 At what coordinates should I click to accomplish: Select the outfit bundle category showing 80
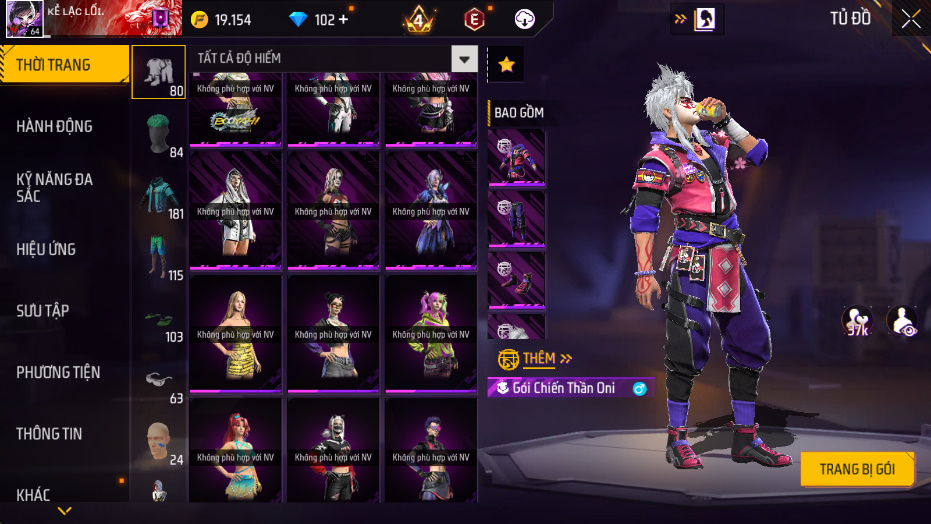[158, 72]
